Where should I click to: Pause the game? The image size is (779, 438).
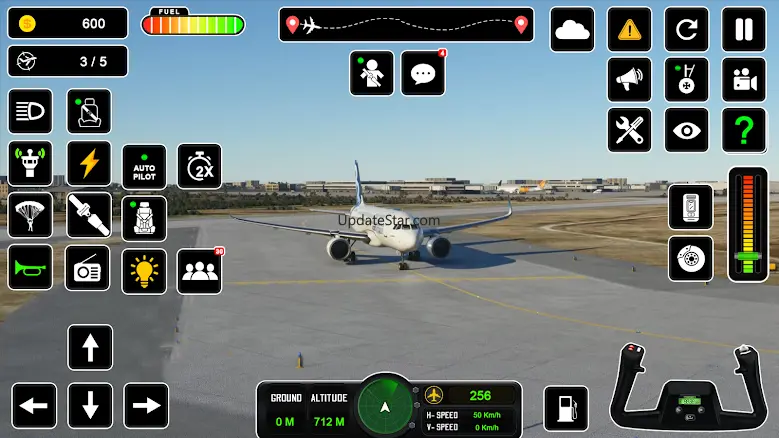click(744, 29)
